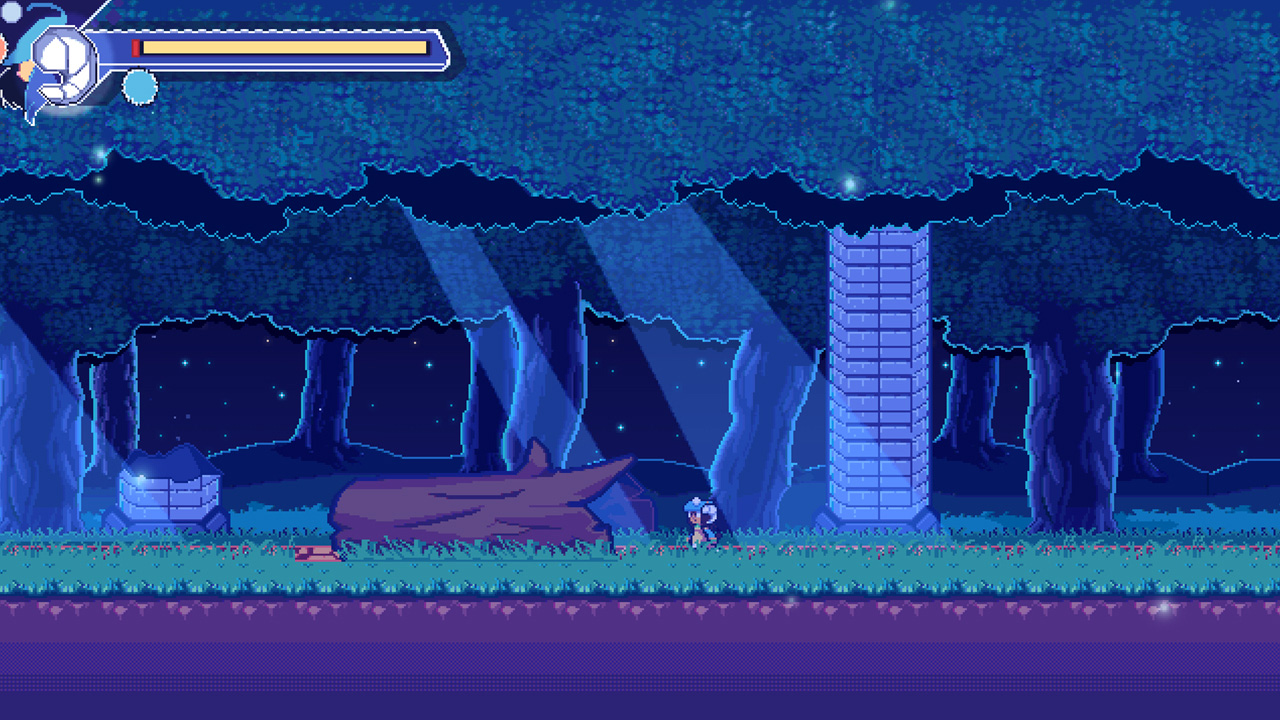Click the light-blue orb beneath the health bar
This screenshot has width=1280, height=720.
[x=138, y=86]
